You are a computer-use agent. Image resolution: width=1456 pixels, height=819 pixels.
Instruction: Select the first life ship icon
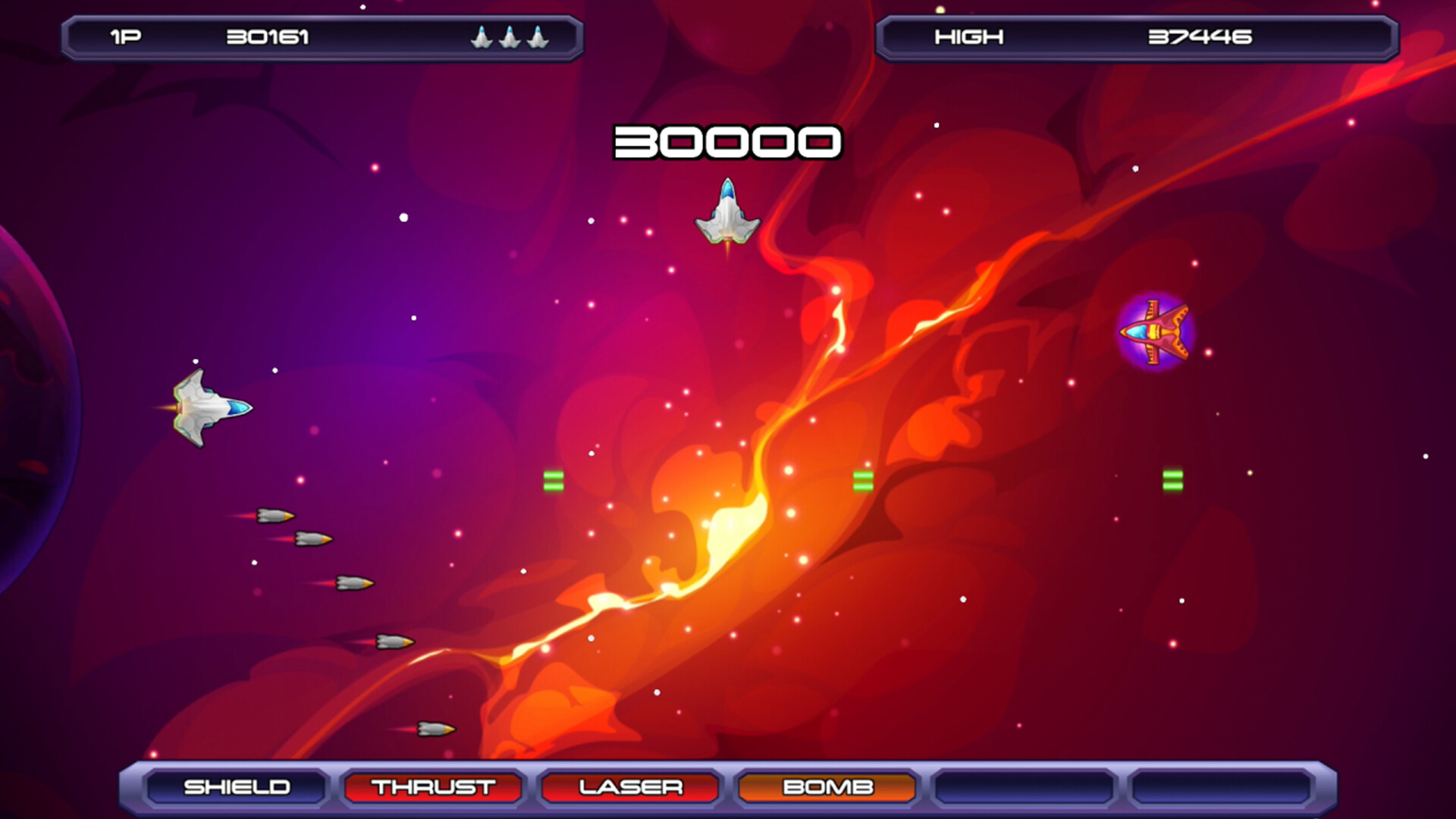pyautogui.click(x=481, y=36)
